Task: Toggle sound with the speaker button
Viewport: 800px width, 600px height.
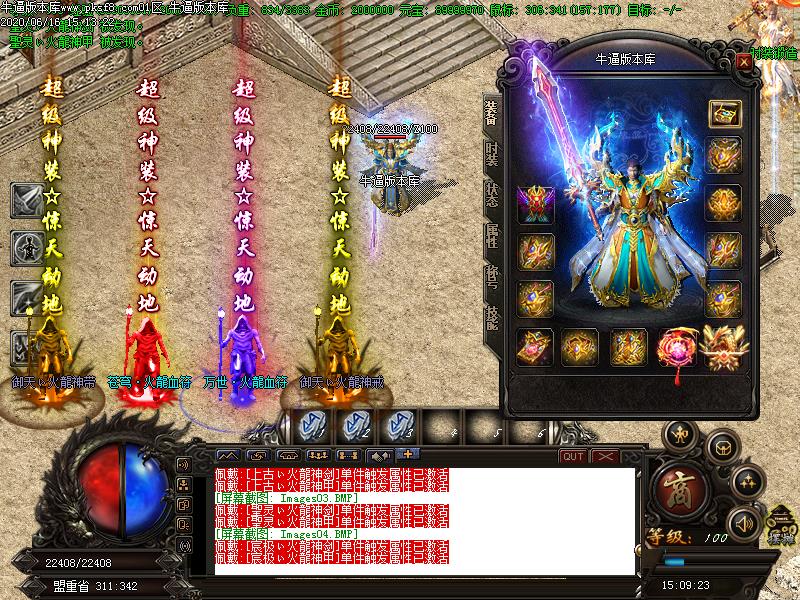Action: point(744,521)
